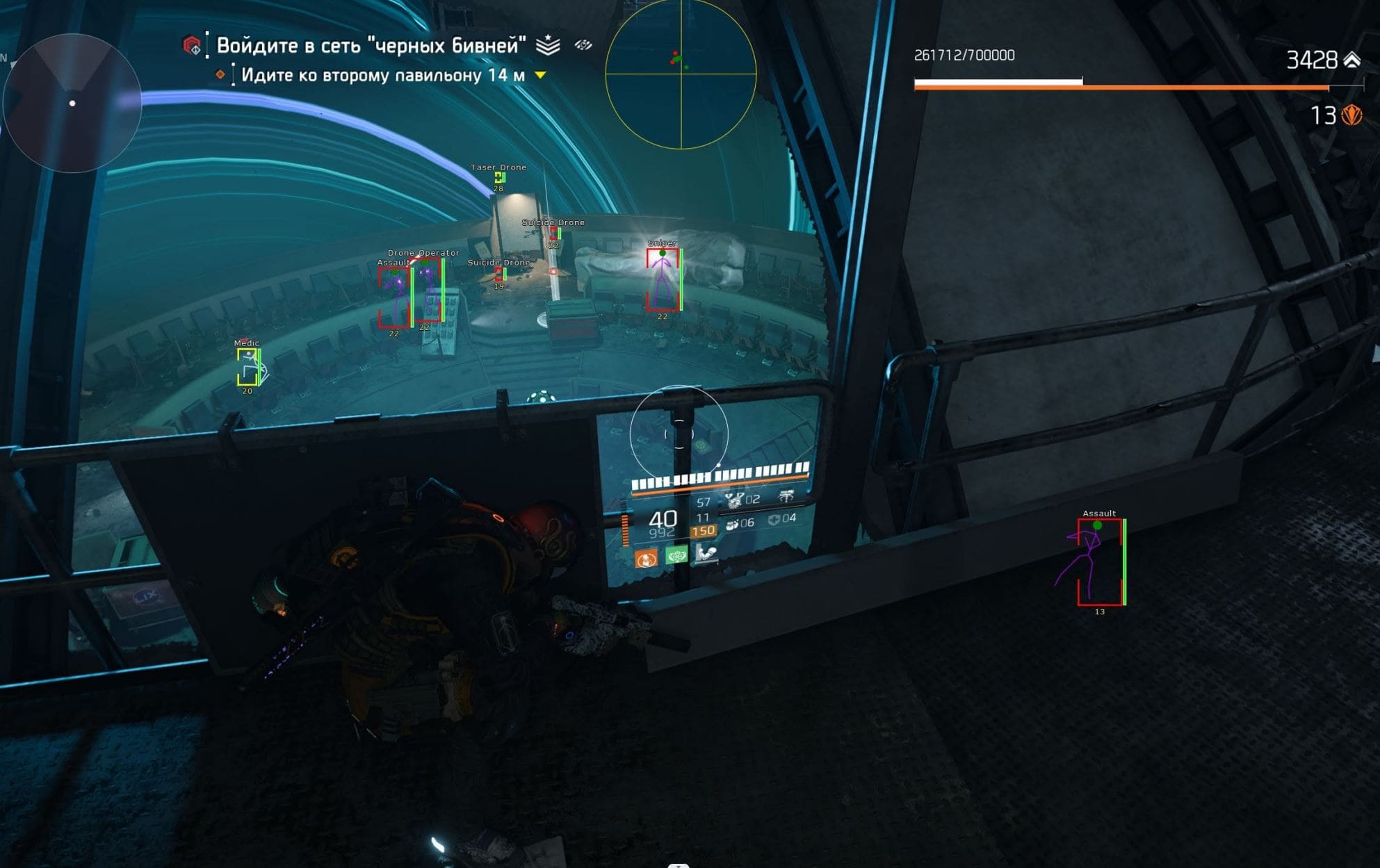Open the circular minimap radar

pyautogui.click(x=72, y=103)
